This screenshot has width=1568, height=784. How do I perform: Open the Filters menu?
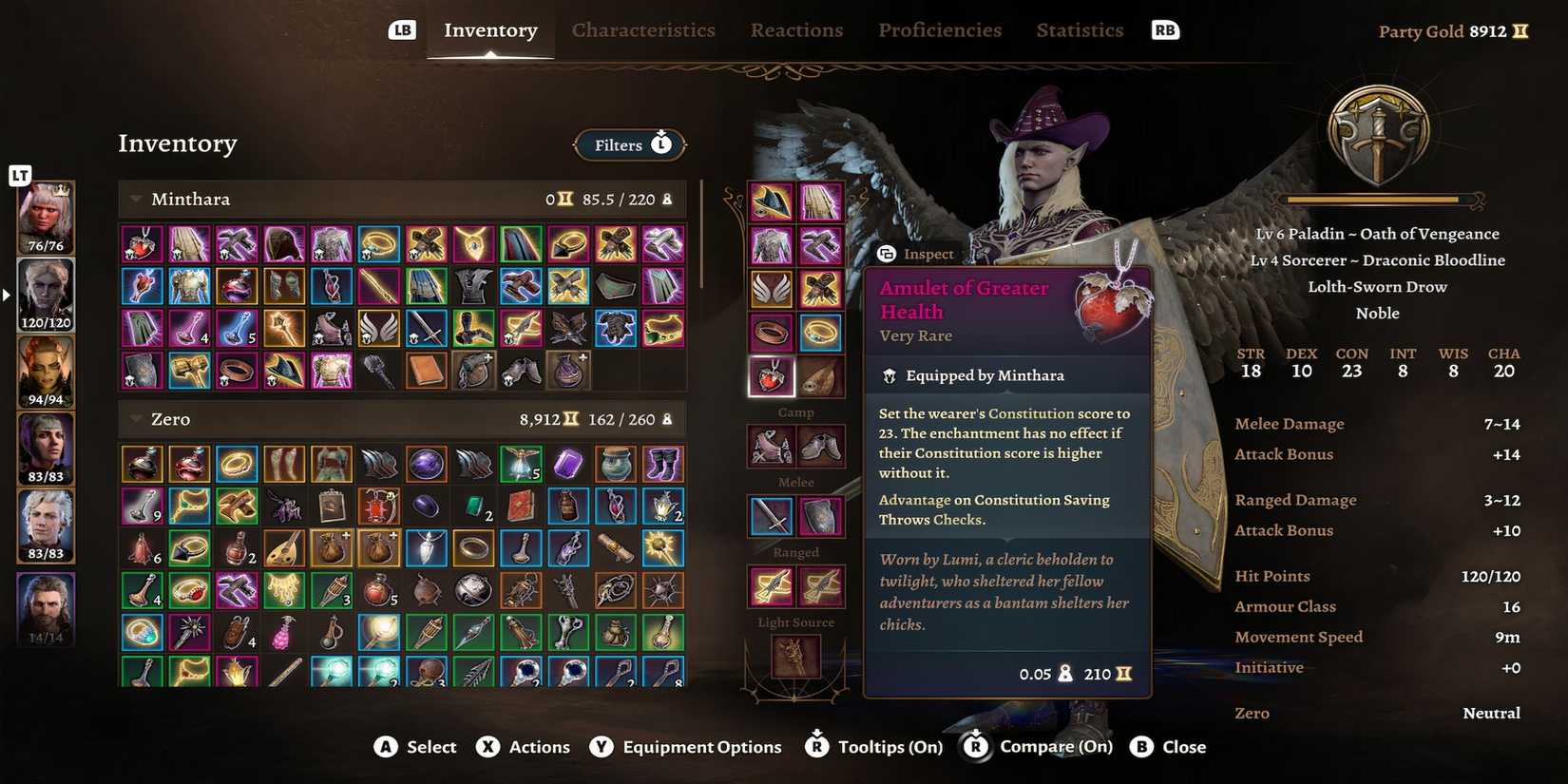coord(629,144)
